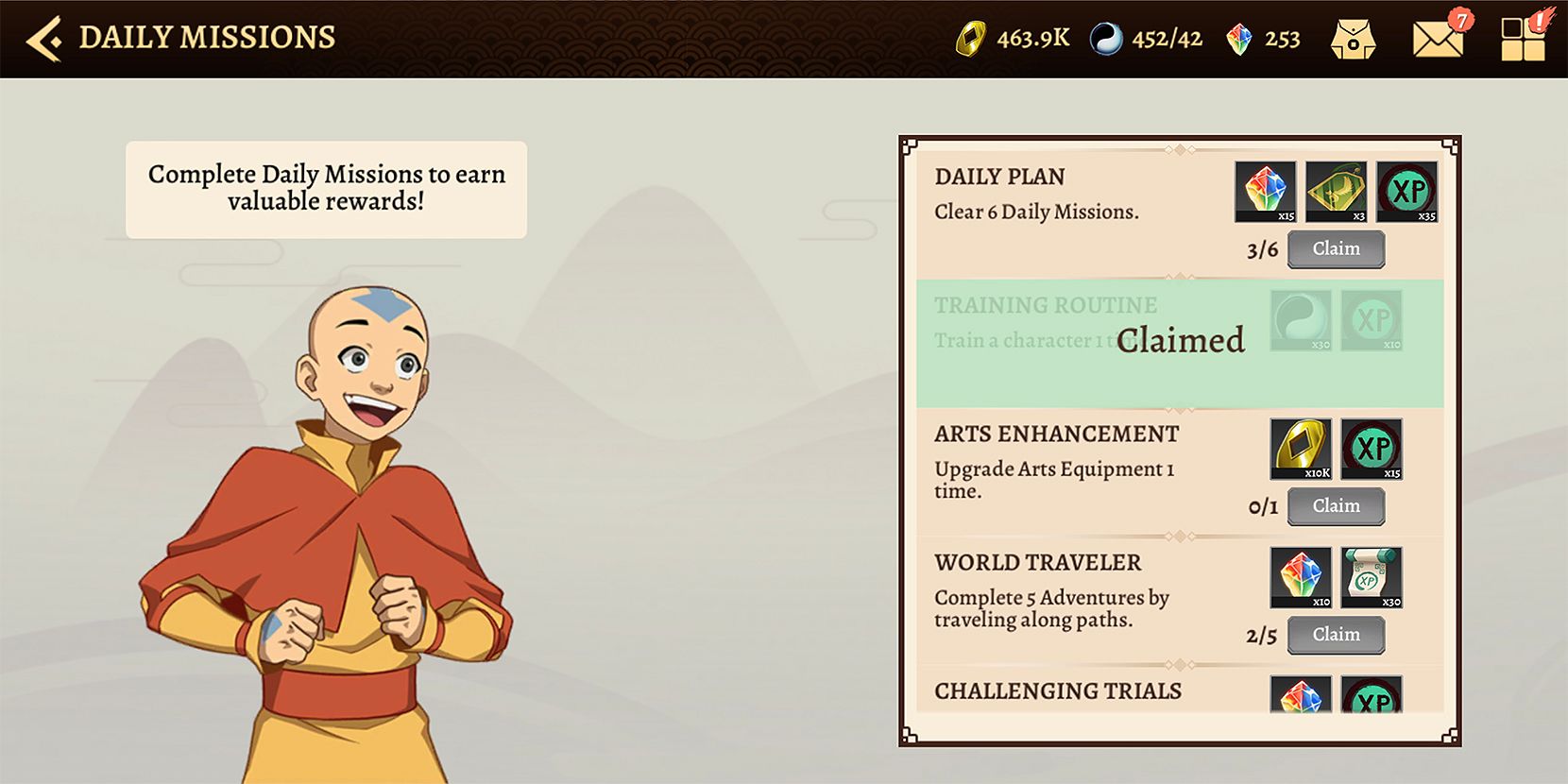The image size is (1568, 784).
Task: View the gem x15 reward icon for Daily Plan
Action: [x=1265, y=190]
